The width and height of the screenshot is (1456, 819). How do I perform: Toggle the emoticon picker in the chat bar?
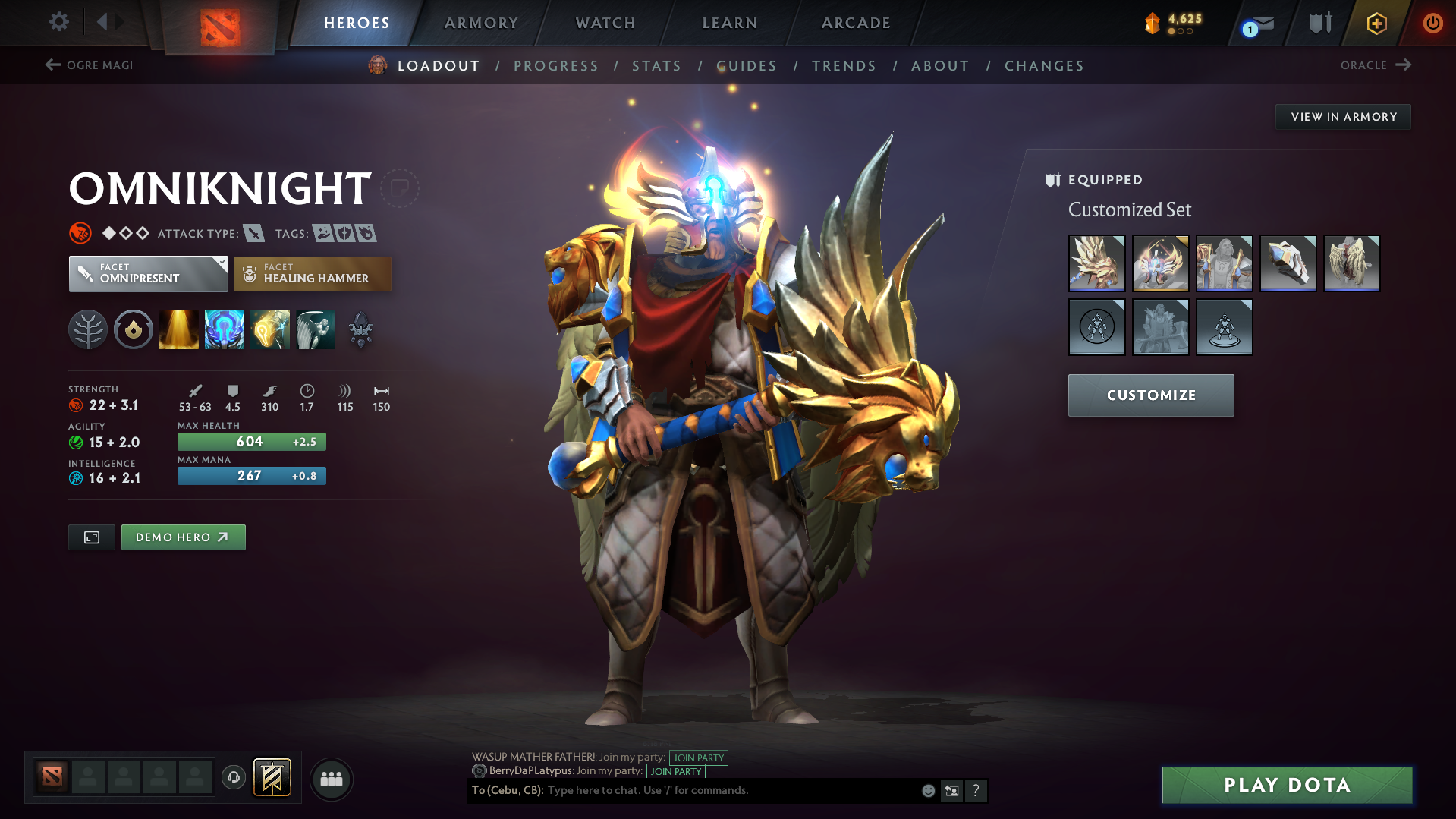pos(927,790)
